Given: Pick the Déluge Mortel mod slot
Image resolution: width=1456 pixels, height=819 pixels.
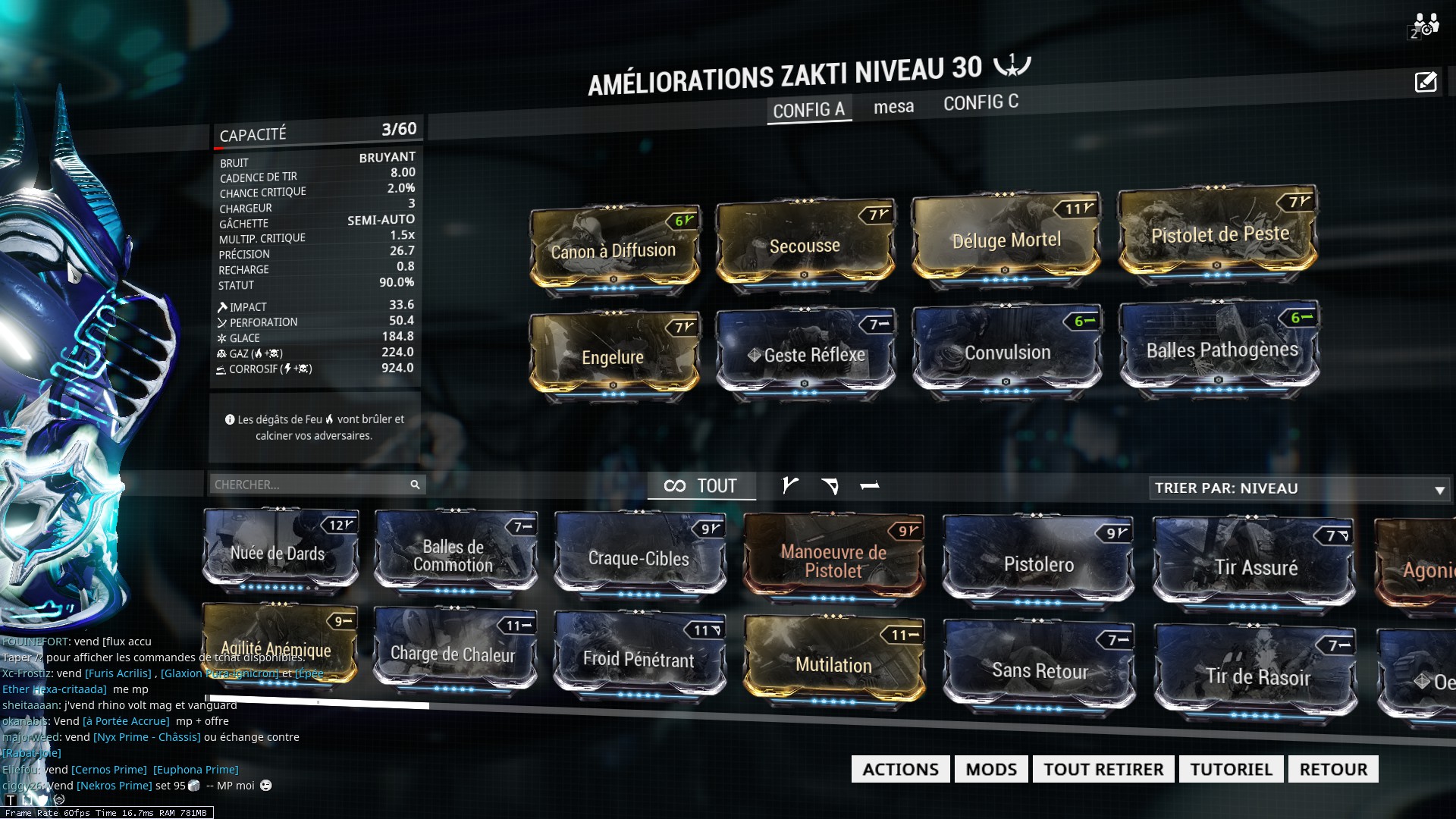Looking at the screenshot, I should pos(1006,240).
